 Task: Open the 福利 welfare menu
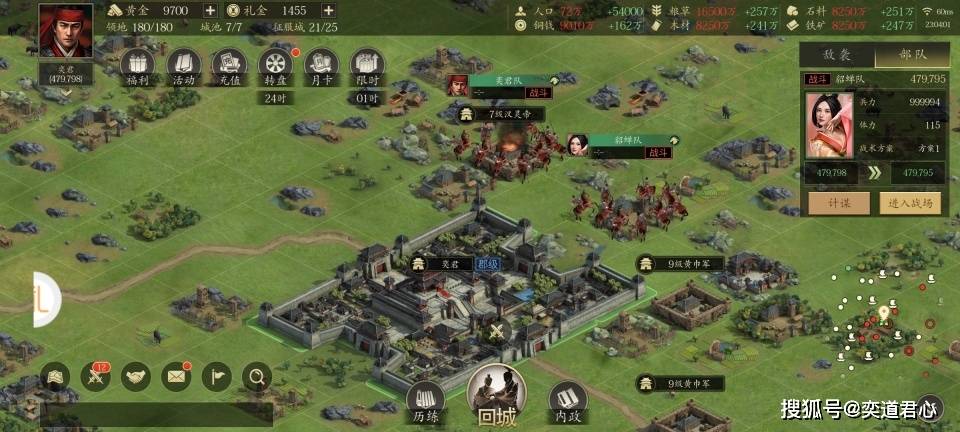point(138,67)
